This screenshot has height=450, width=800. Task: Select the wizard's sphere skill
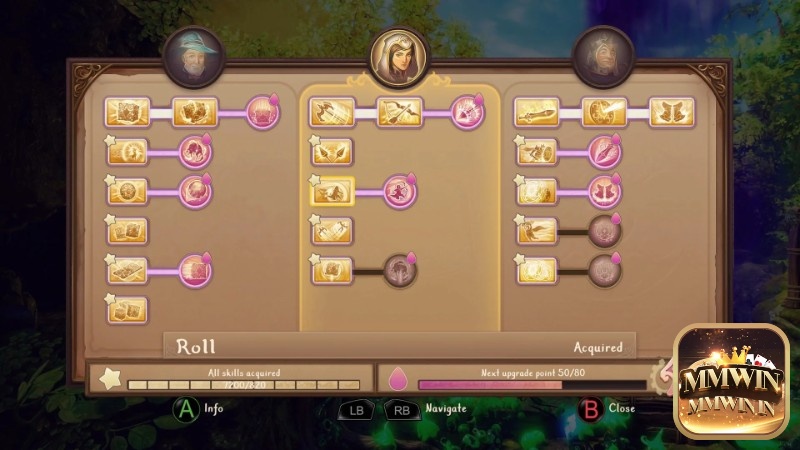(128, 190)
